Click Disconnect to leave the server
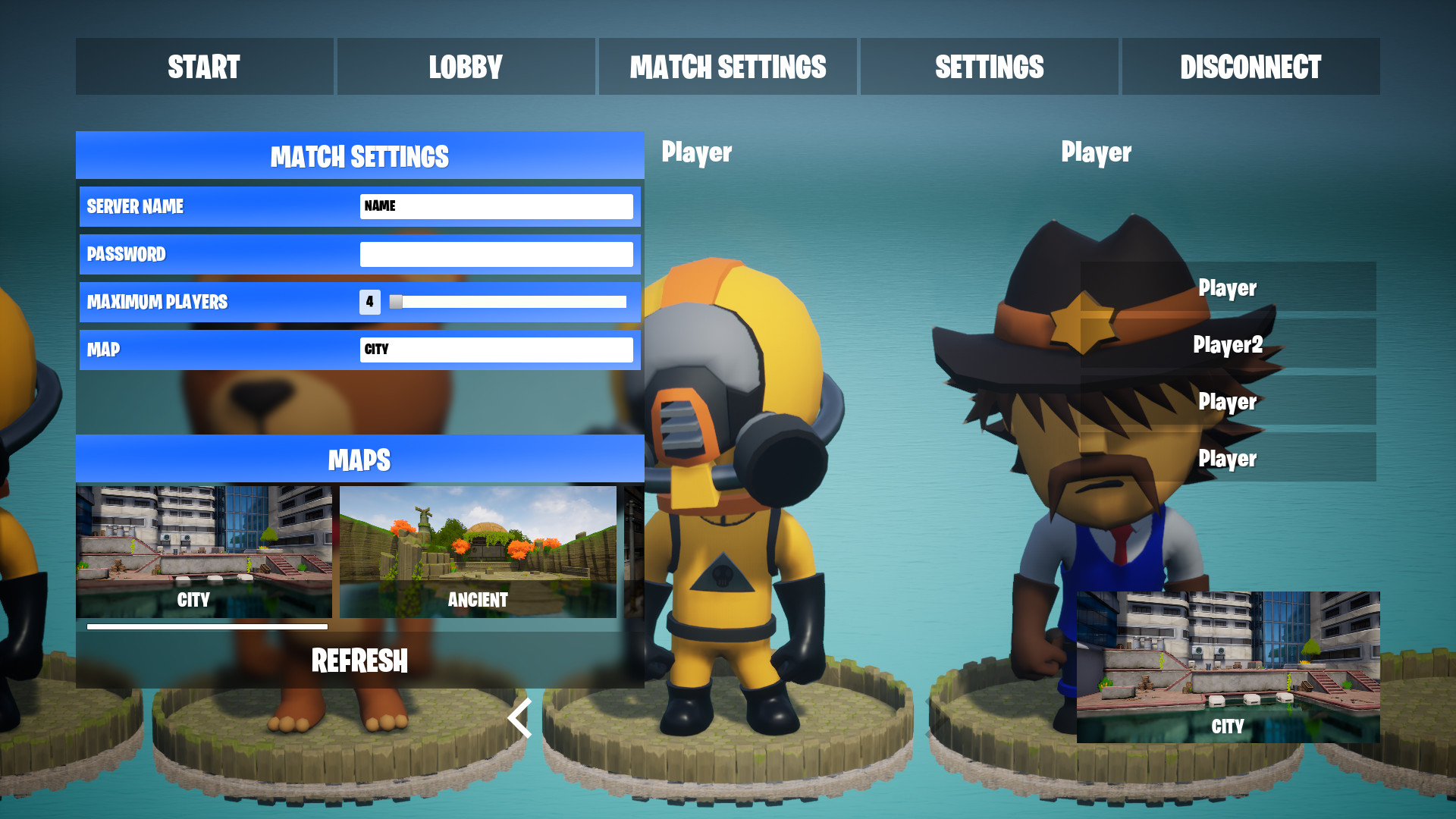Image resolution: width=1456 pixels, height=819 pixels. pyautogui.click(x=1250, y=67)
